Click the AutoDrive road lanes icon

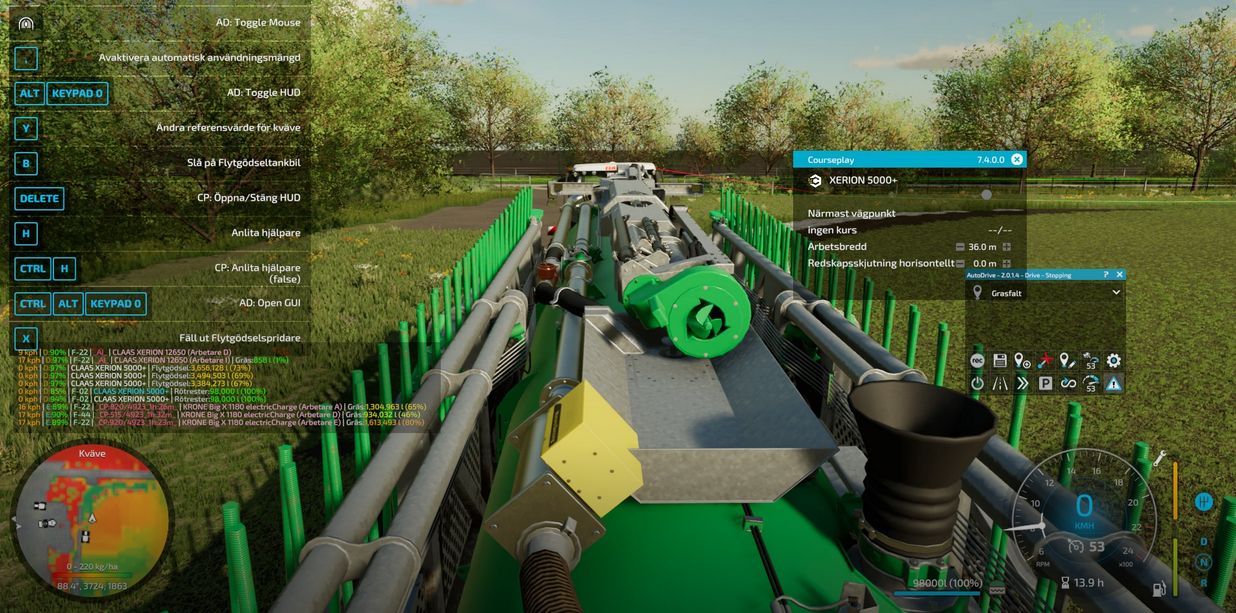(x=1000, y=383)
